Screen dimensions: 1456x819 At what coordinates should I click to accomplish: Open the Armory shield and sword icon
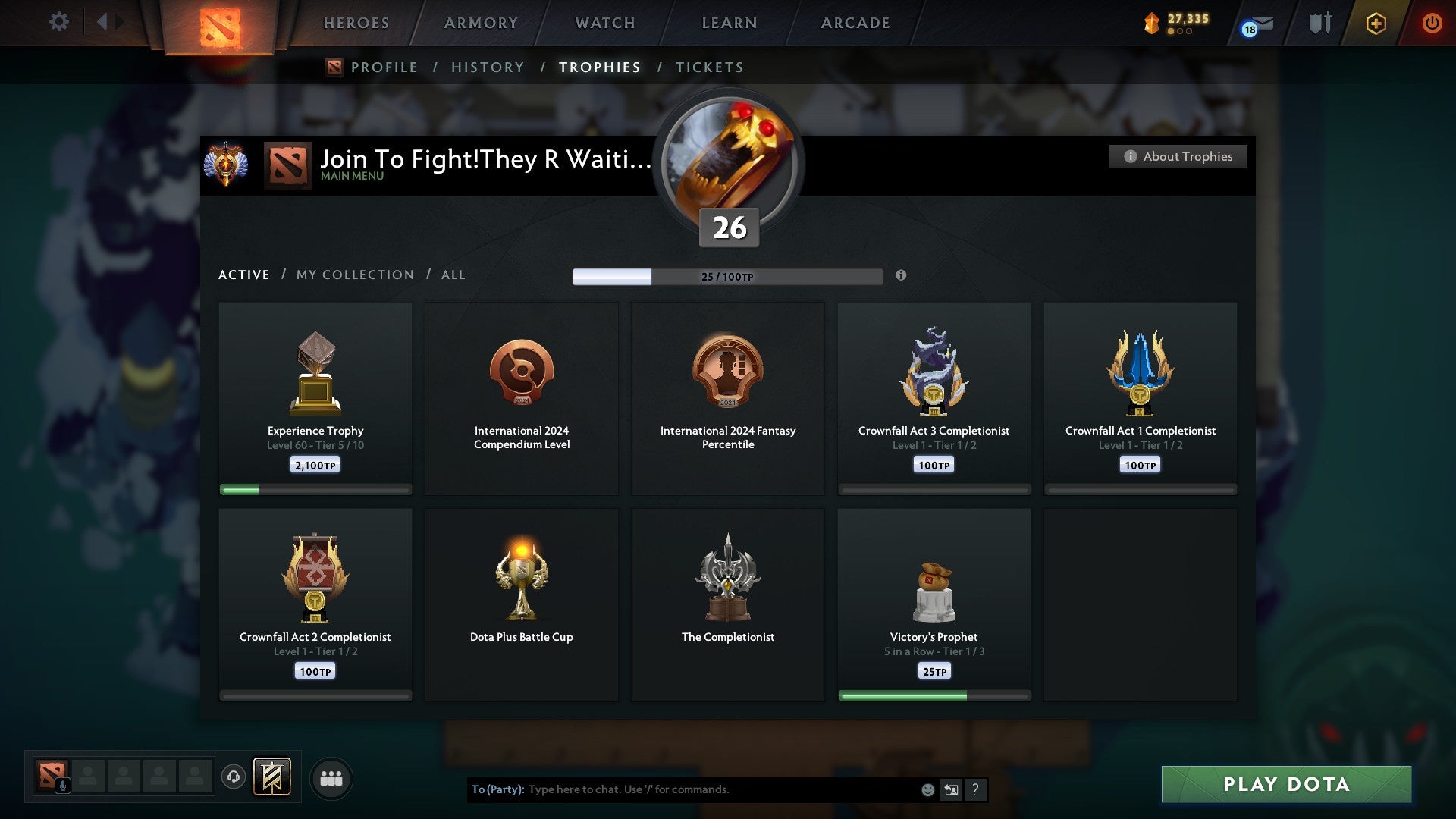(x=1319, y=22)
